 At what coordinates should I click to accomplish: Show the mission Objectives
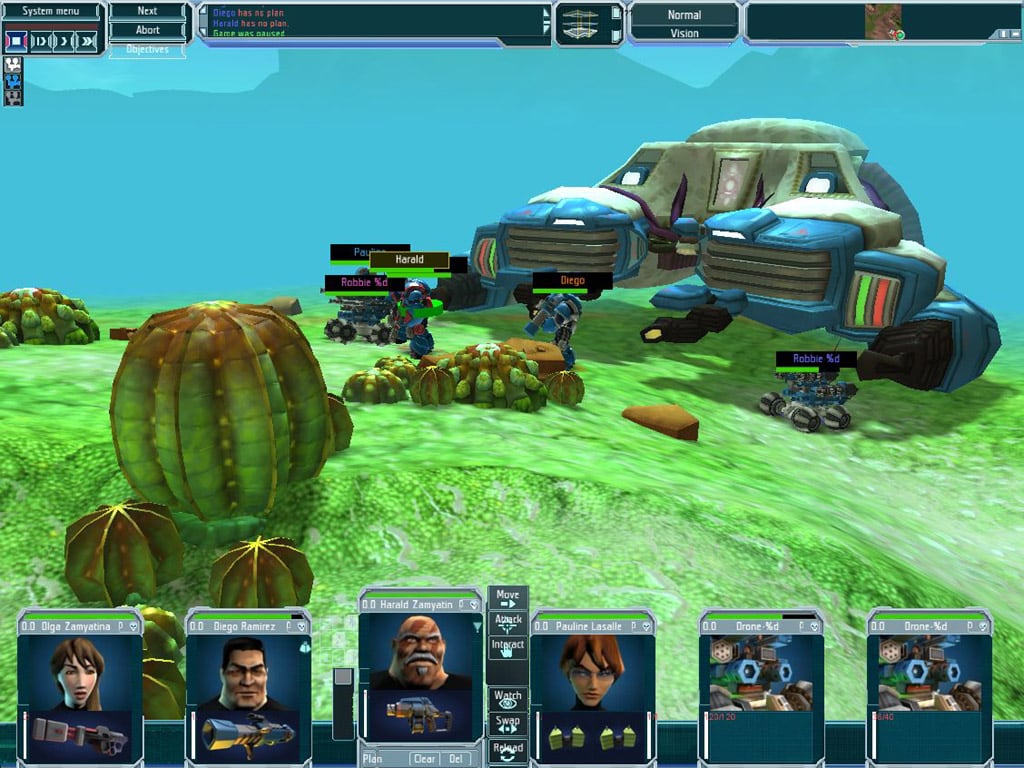click(x=147, y=49)
